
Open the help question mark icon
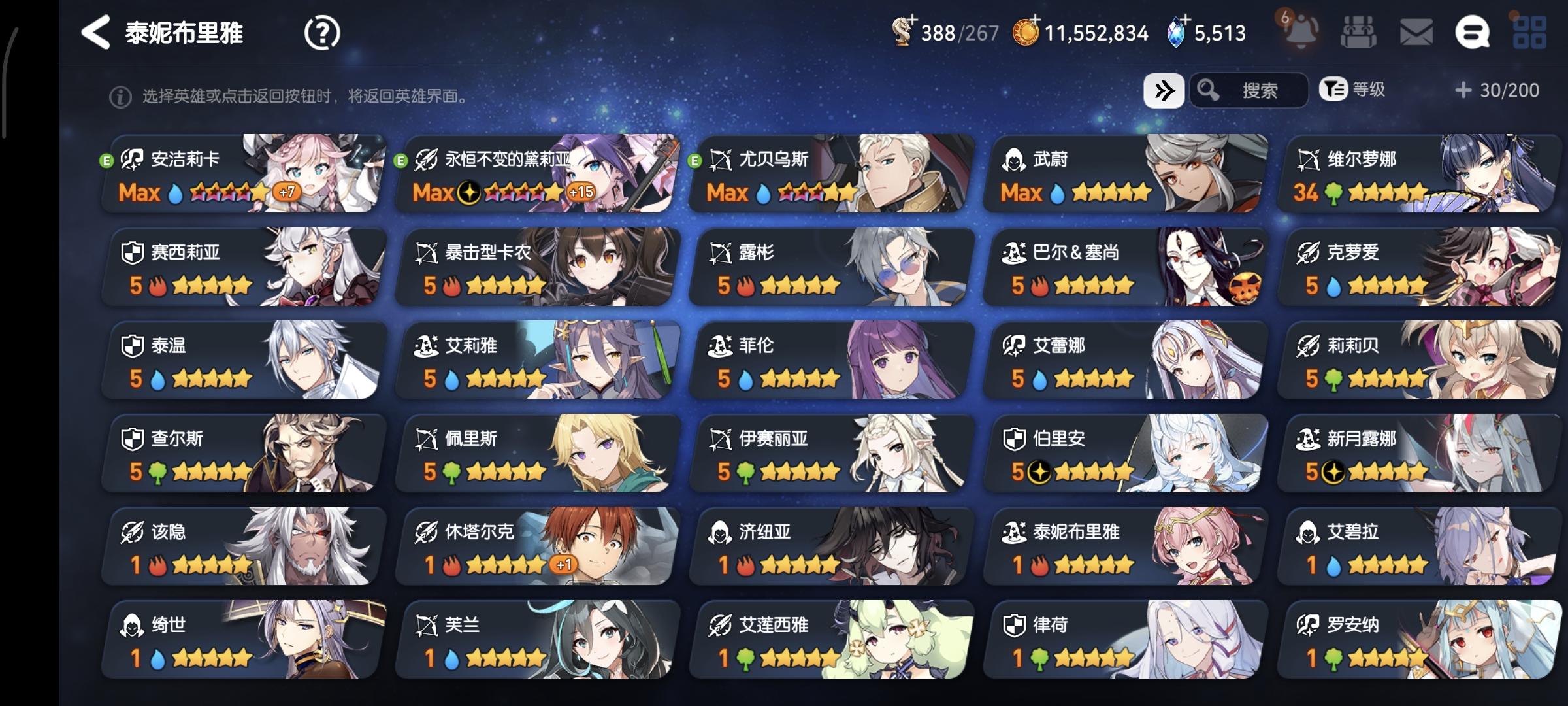(x=321, y=32)
